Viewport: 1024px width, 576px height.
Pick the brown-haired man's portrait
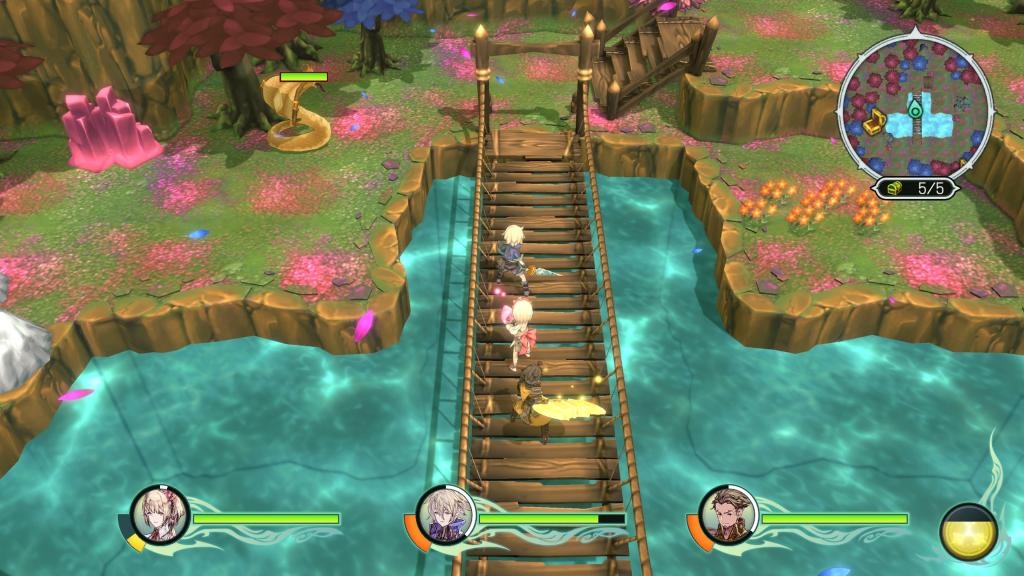click(728, 514)
